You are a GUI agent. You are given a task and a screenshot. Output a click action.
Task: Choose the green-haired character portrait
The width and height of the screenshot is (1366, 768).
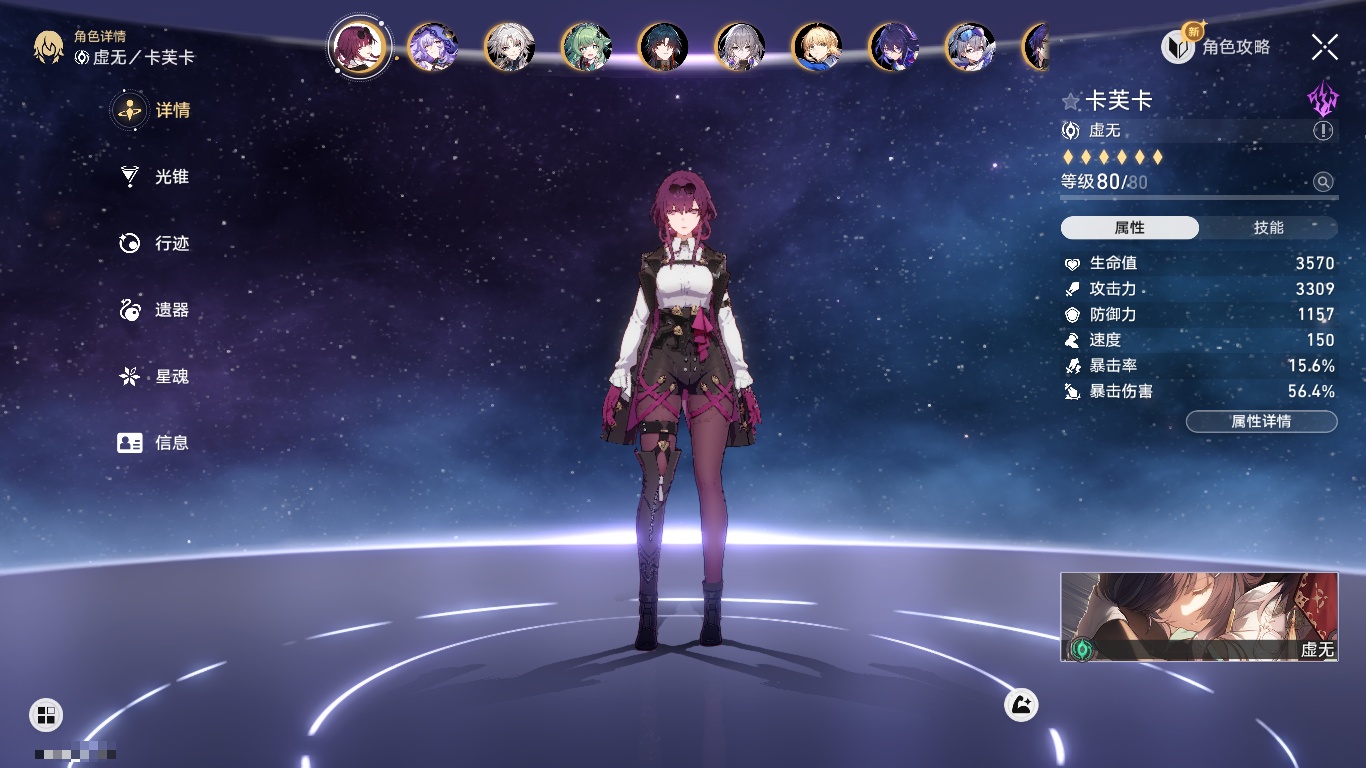coord(587,47)
